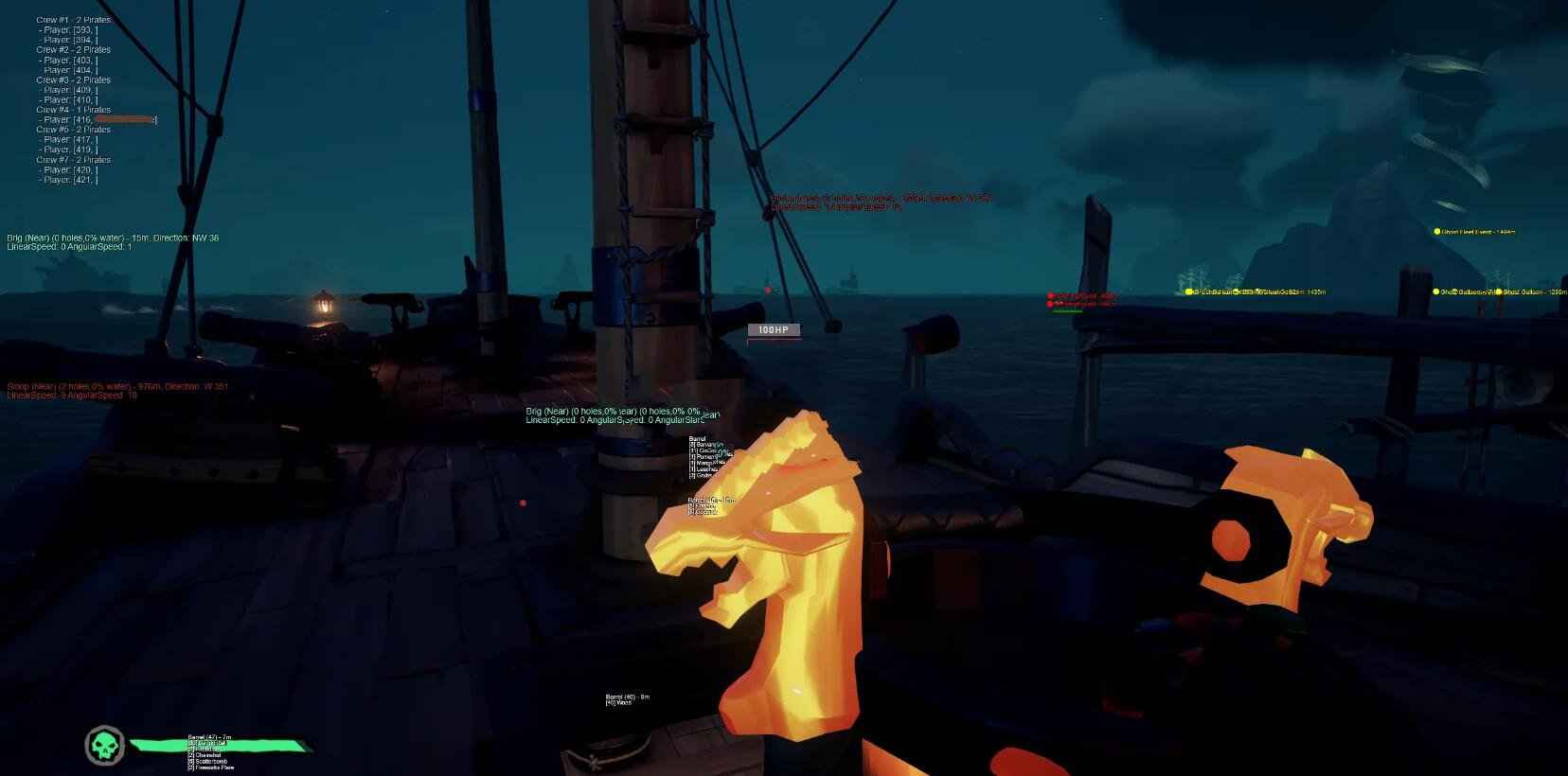The width and height of the screenshot is (1568, 776).
Task: Click the red enemy player marker over the water
Action: pos(1051,295)
